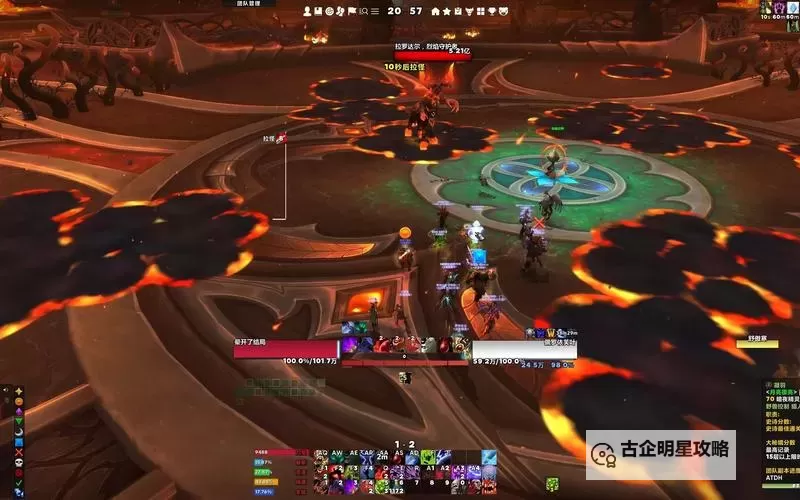Select the boss nameplate health bar
This screenshot has height=500, width=800.
(x=431, y=55)
